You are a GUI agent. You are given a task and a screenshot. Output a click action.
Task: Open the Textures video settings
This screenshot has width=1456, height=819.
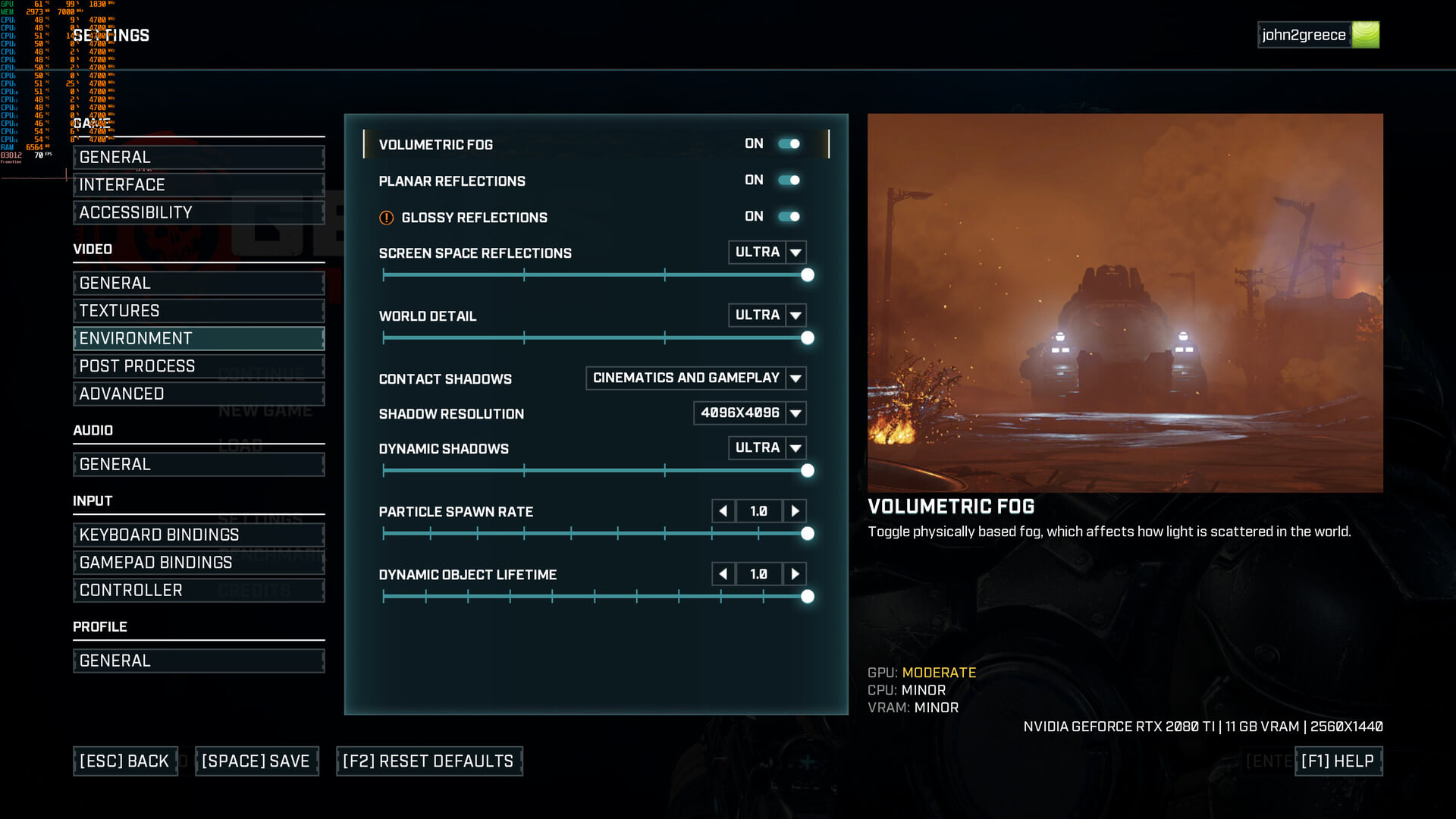pyautogui.click(x=199, y=311)
